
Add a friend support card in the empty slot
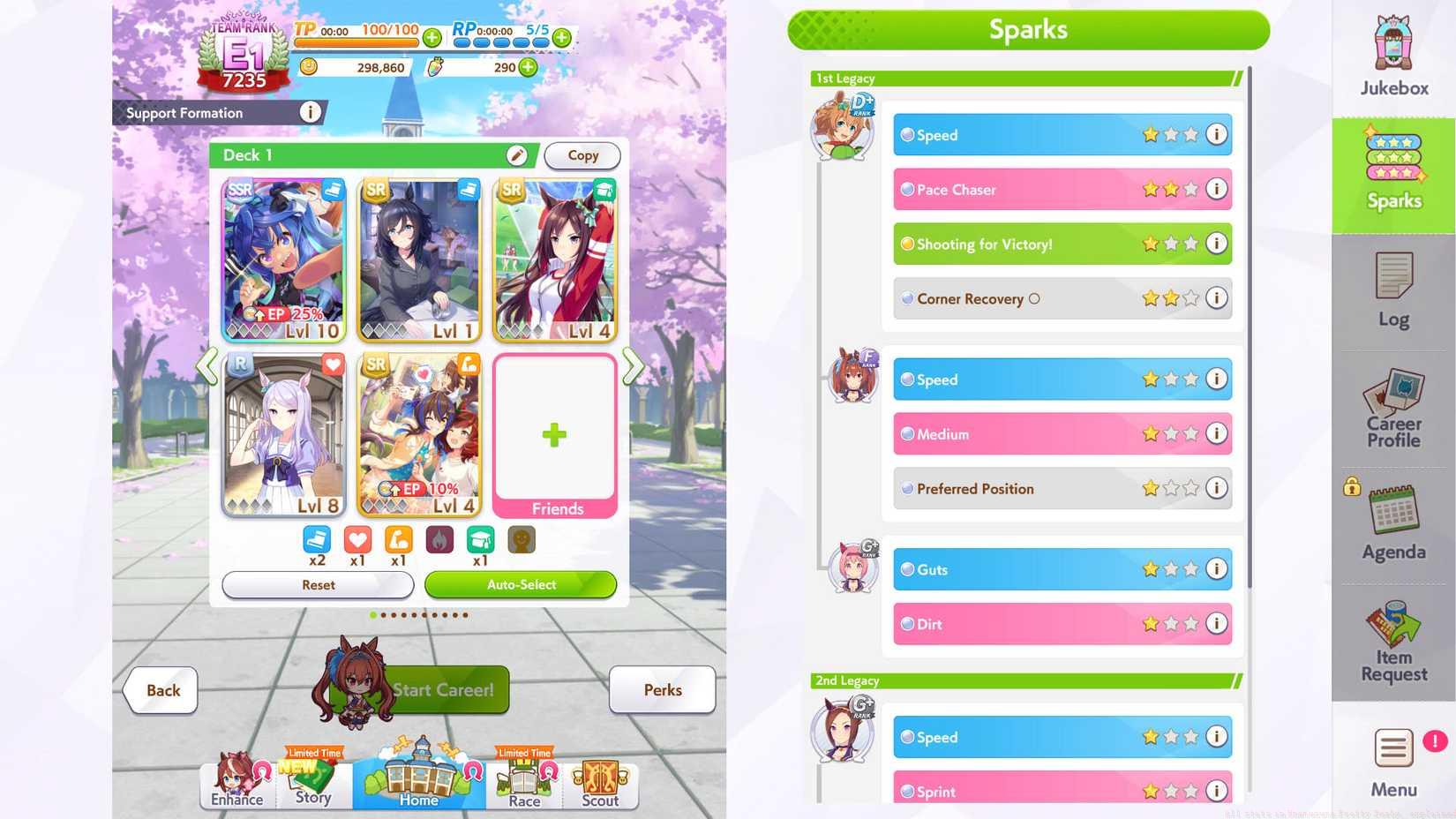(554, 432)
